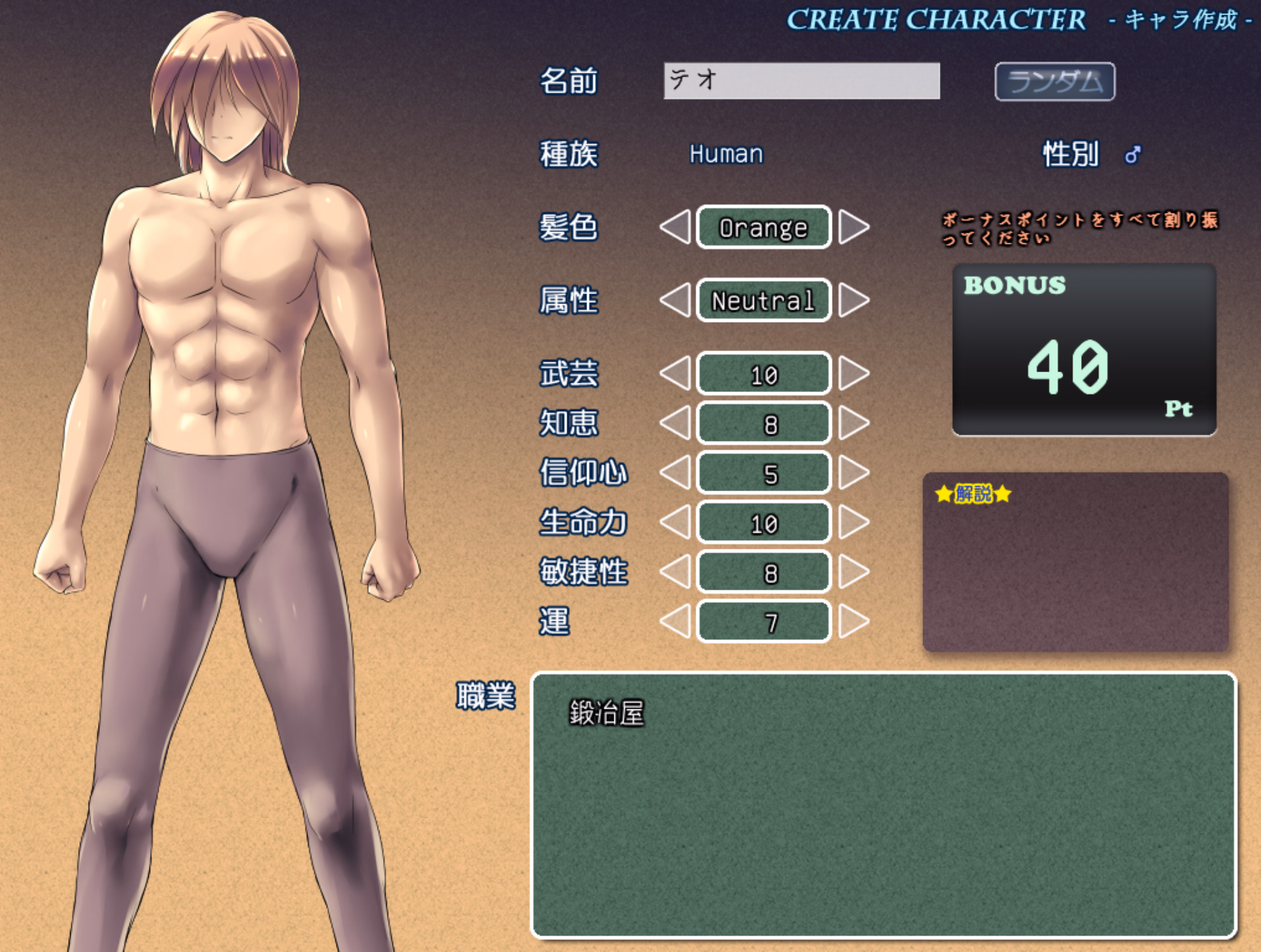This screenshot has width=1261, height=952.
Task: Decrease the 信仰心 stat value
Action: tap(676, 473)
